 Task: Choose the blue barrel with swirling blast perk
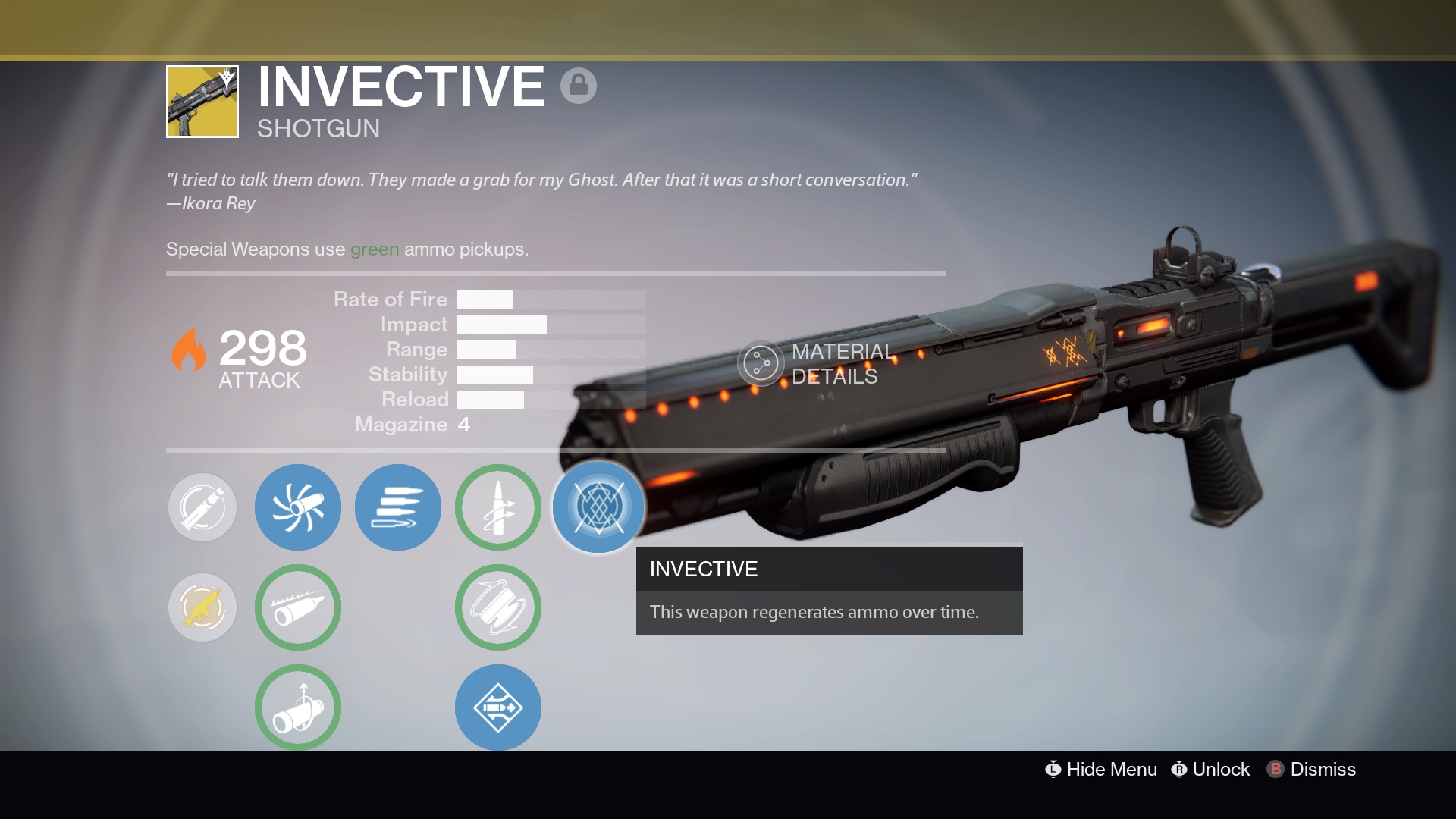point(298,507)
